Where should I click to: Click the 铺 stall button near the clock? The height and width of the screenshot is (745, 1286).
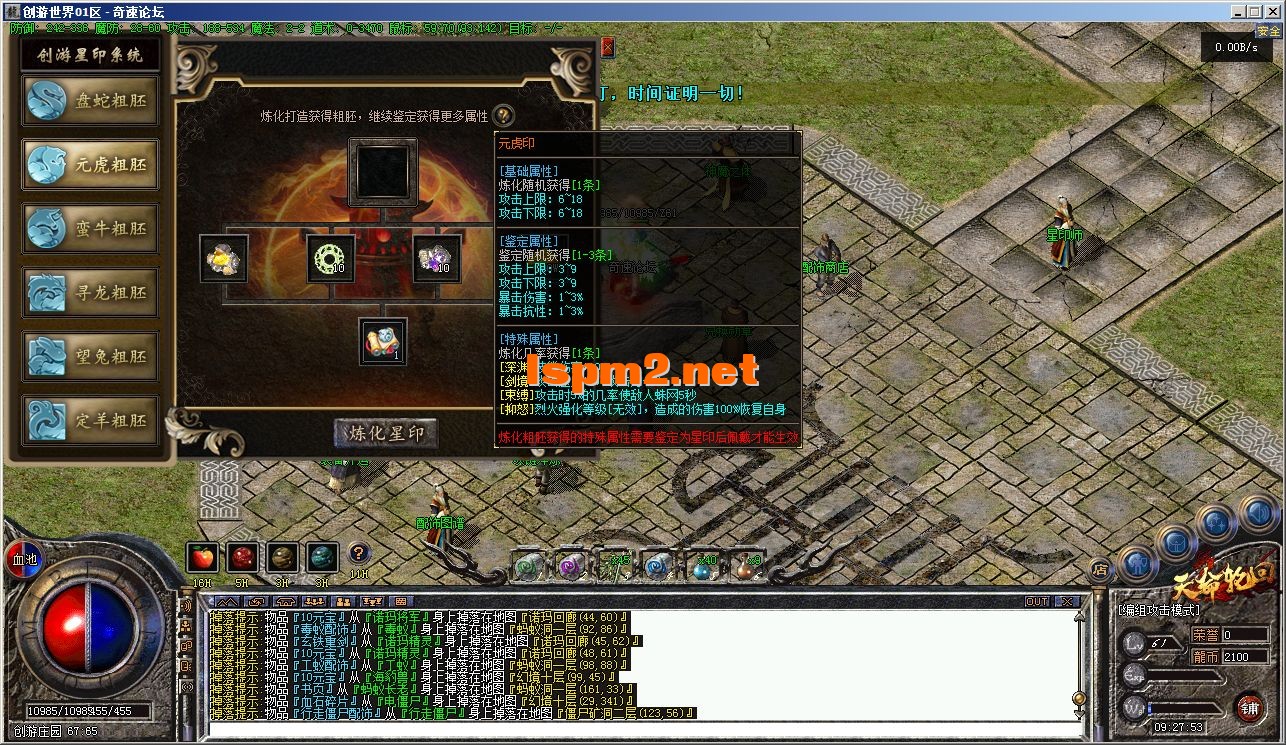tap(1251, 709)
